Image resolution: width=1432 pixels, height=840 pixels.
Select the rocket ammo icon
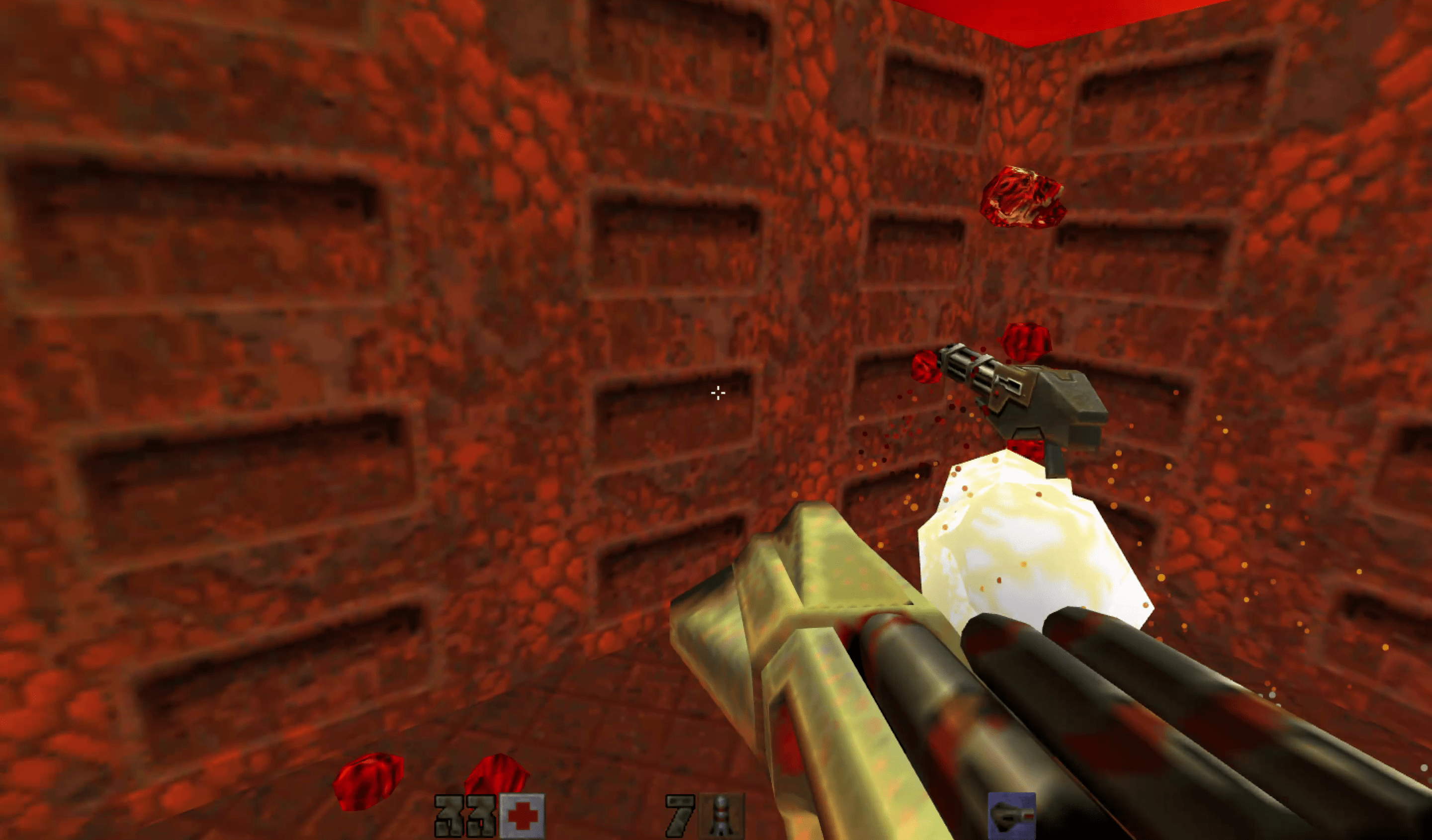pos(721,817)
